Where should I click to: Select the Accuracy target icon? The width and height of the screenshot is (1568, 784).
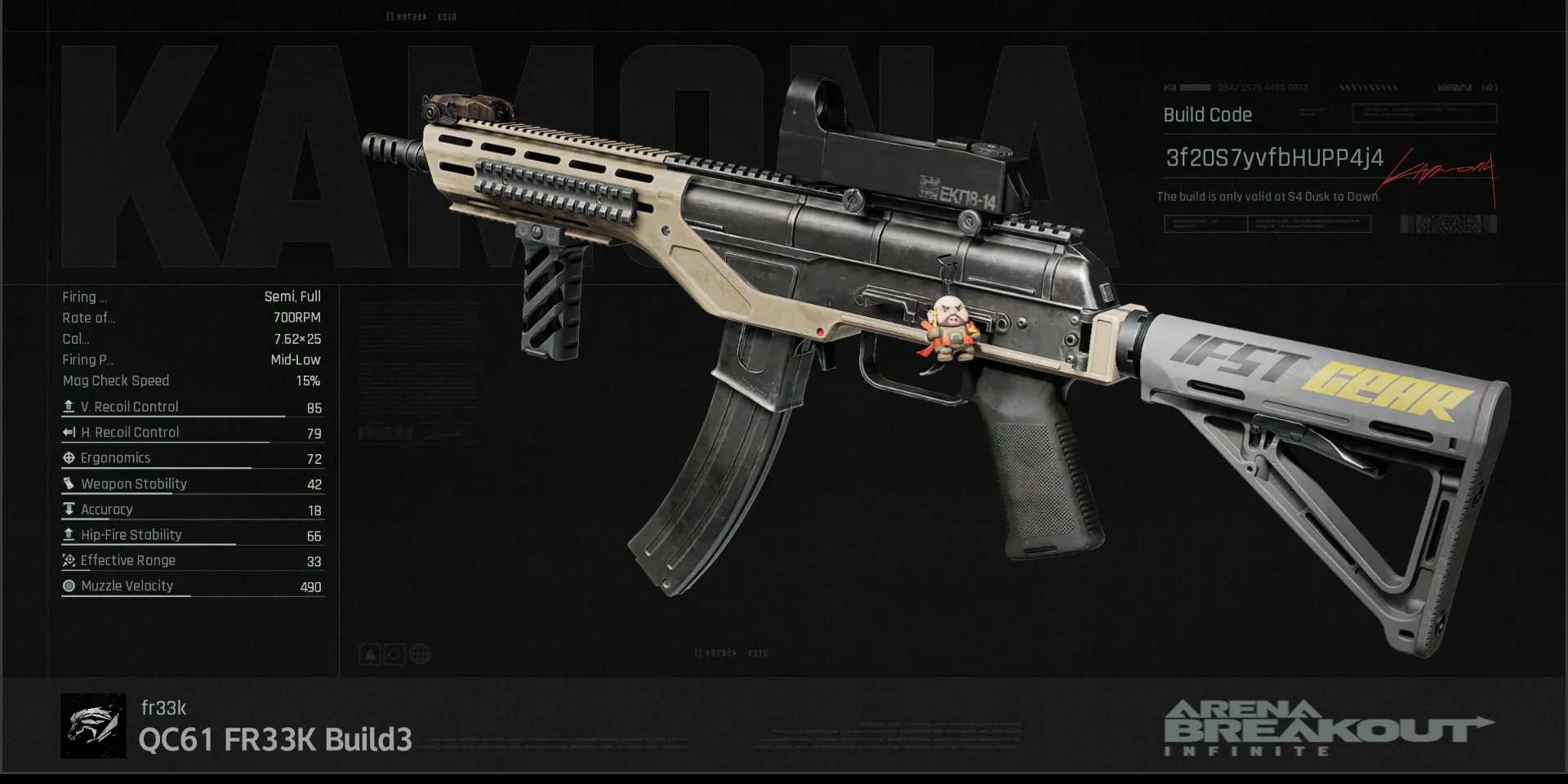69,509
